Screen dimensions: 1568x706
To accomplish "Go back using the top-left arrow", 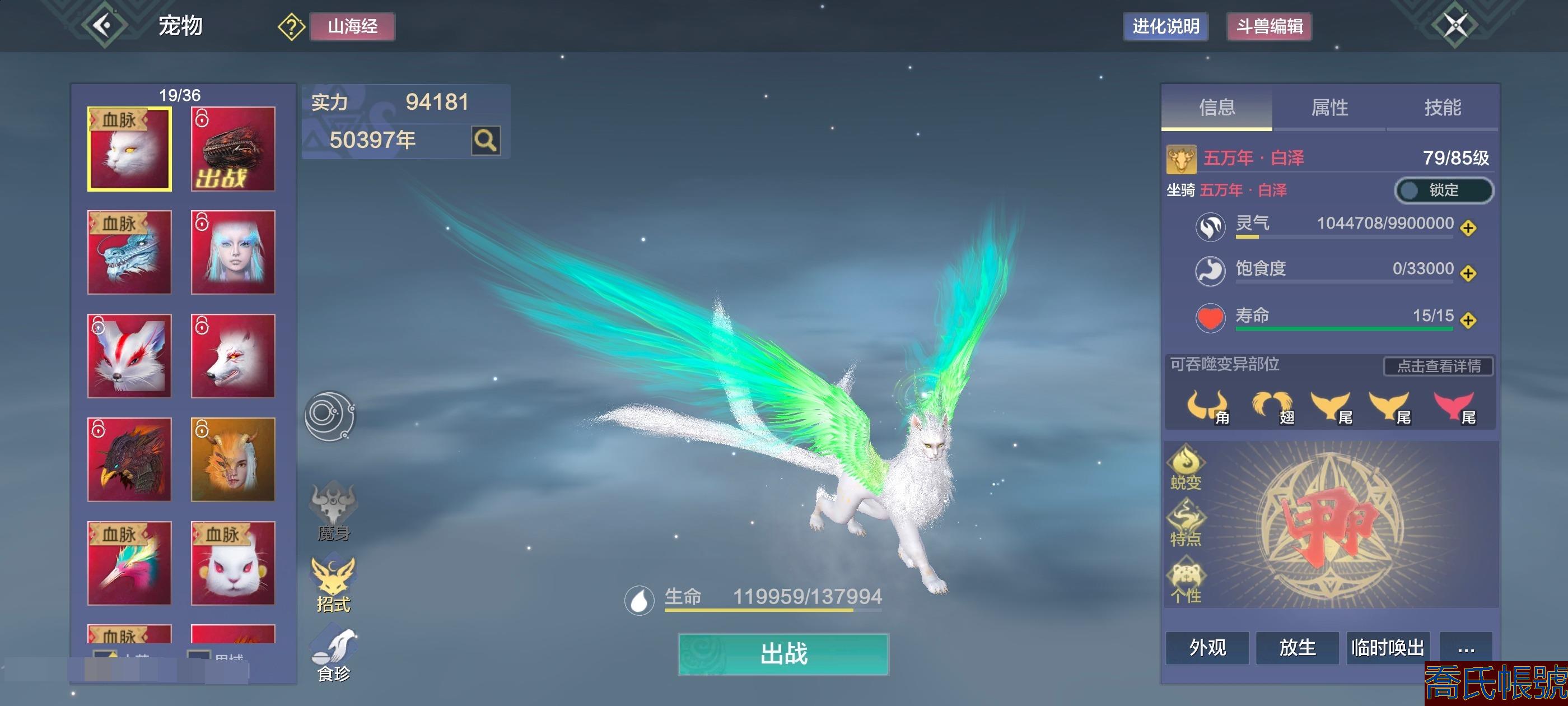I will point(104,26).
